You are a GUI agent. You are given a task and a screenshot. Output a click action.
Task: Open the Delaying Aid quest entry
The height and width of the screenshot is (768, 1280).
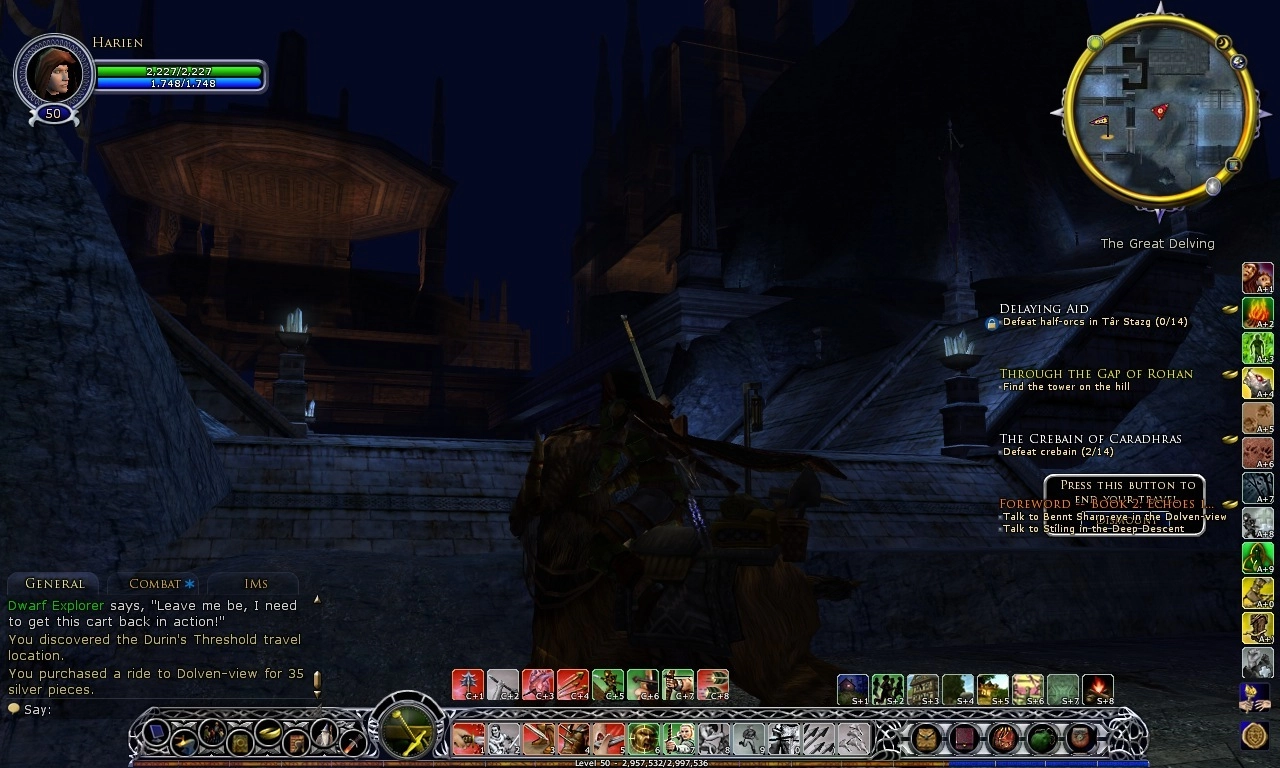(x=1044, y=309)
